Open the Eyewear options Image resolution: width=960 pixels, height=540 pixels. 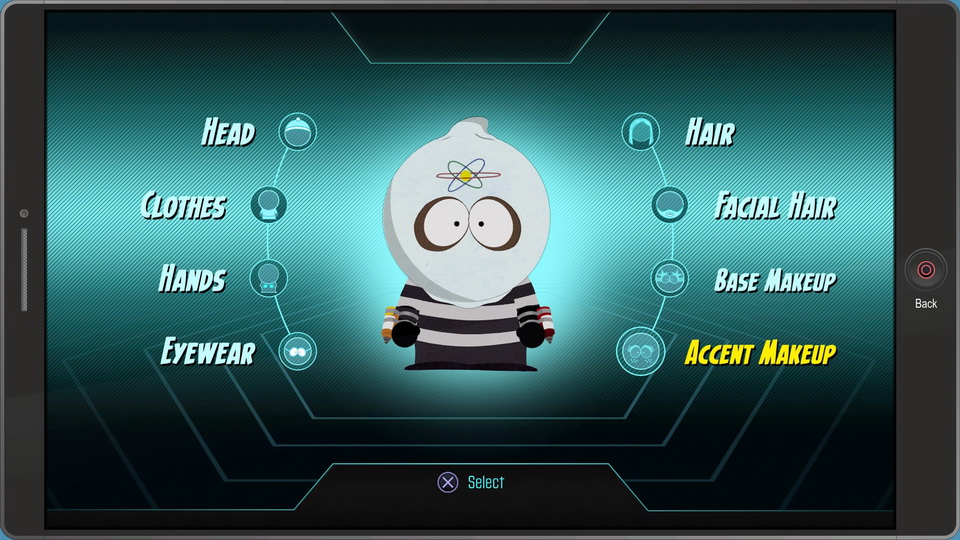click(208, 352)
